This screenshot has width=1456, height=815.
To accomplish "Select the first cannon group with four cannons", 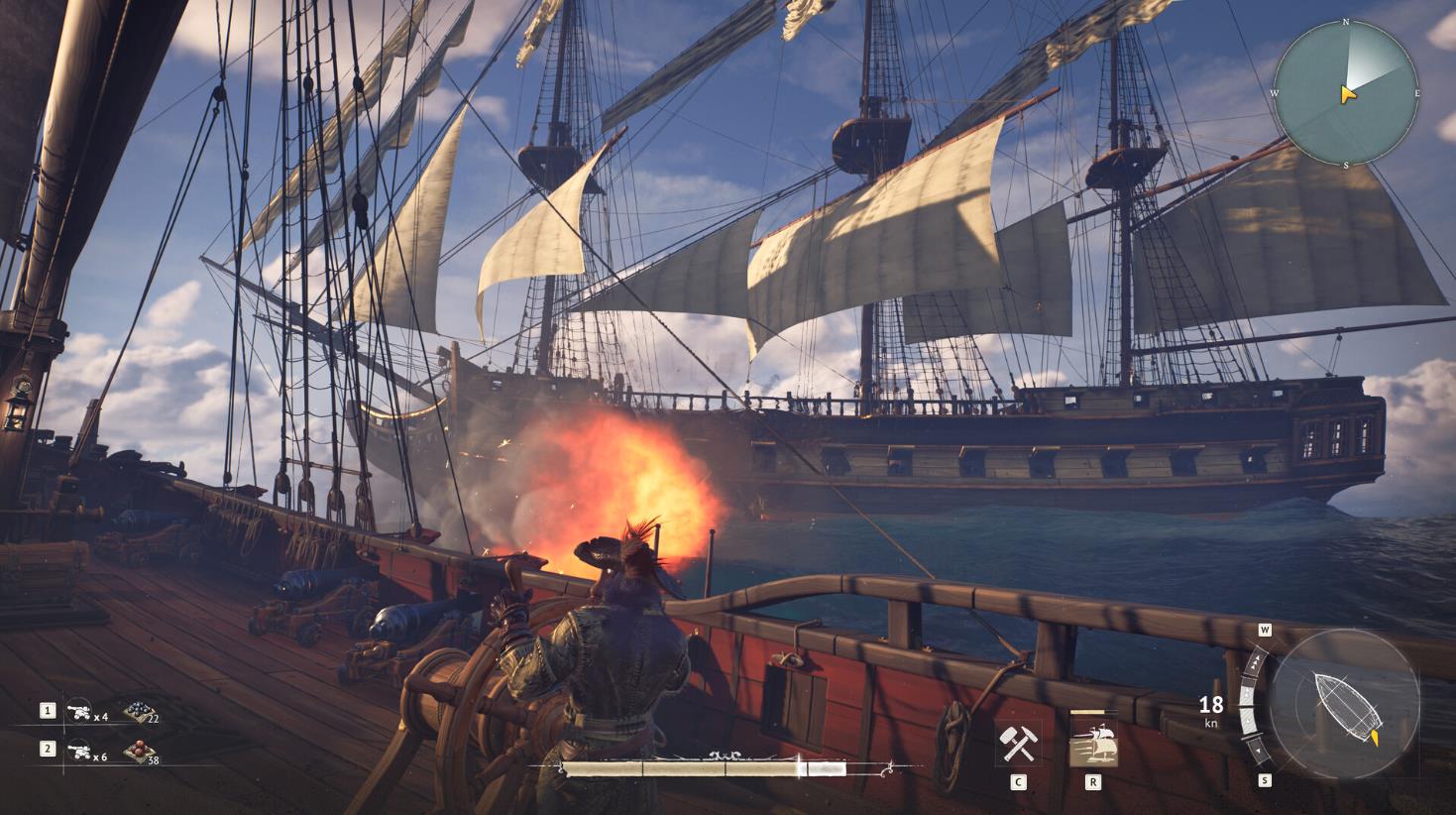I will 78,711.
